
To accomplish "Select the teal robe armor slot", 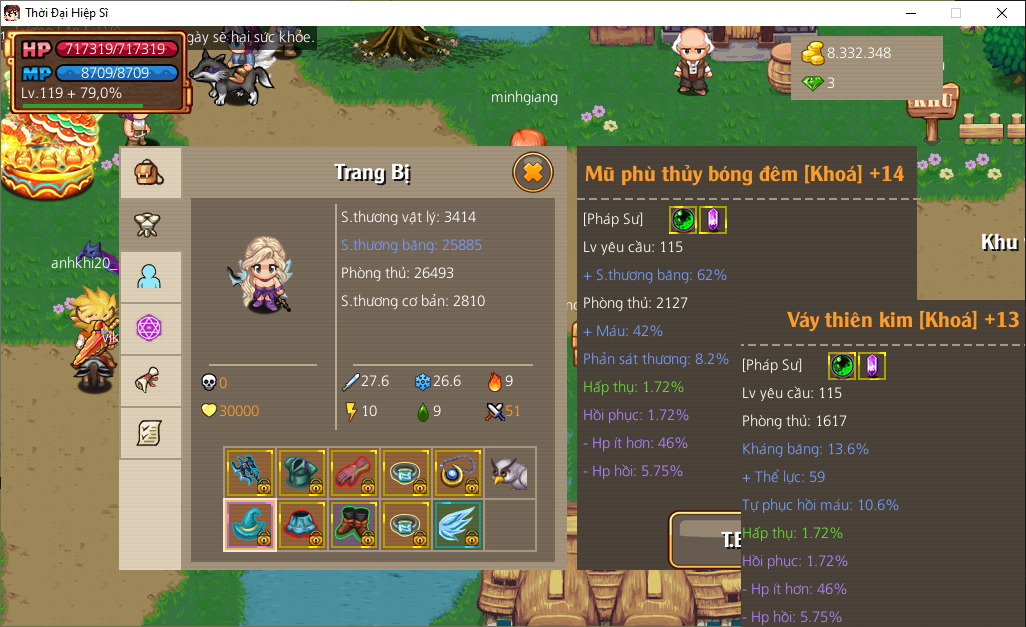I will (302, 473).
